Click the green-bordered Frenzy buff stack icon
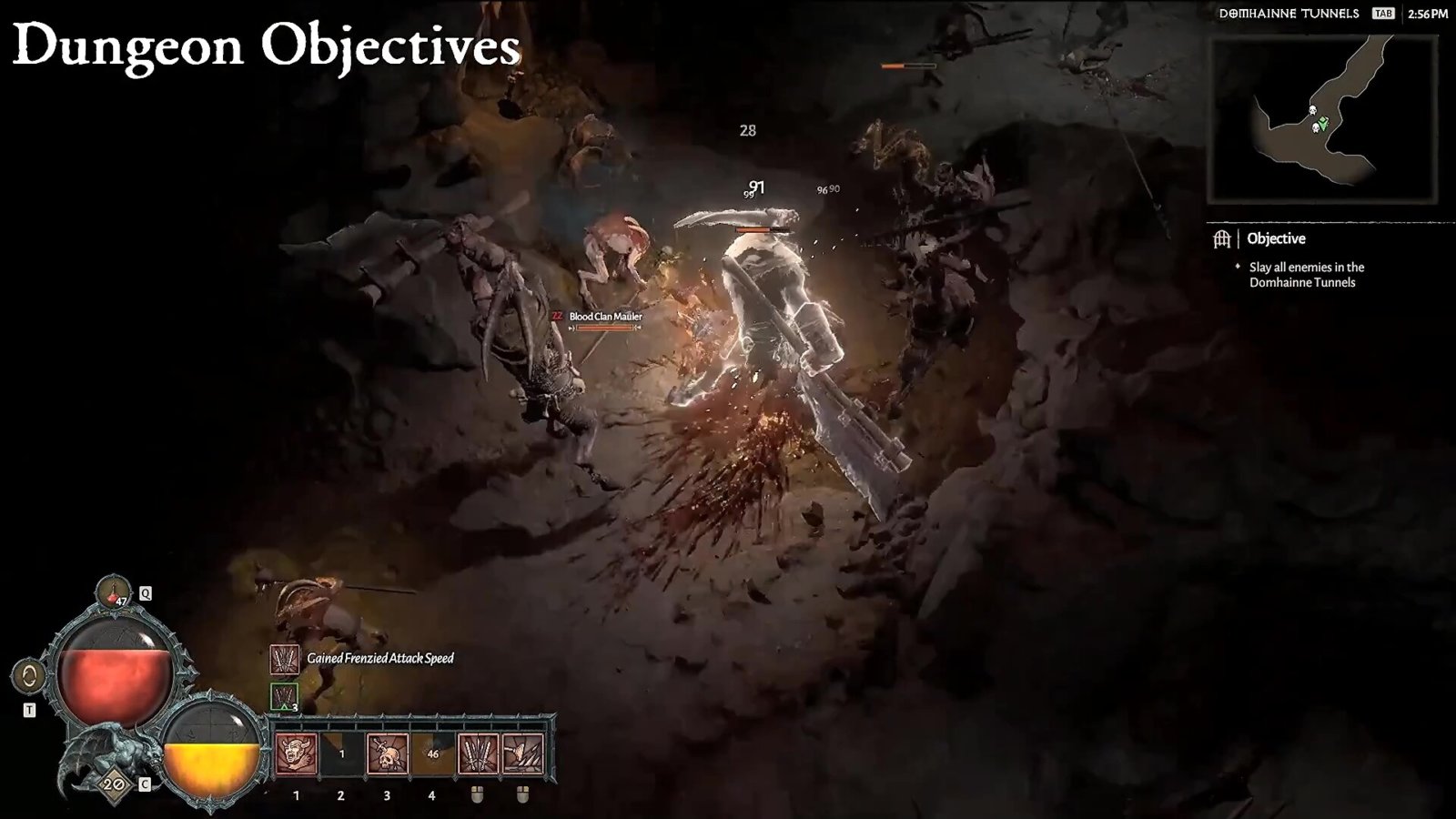The height and width of the screenshot is (819, 1456). pyautogui.click(x=285, y=697)
